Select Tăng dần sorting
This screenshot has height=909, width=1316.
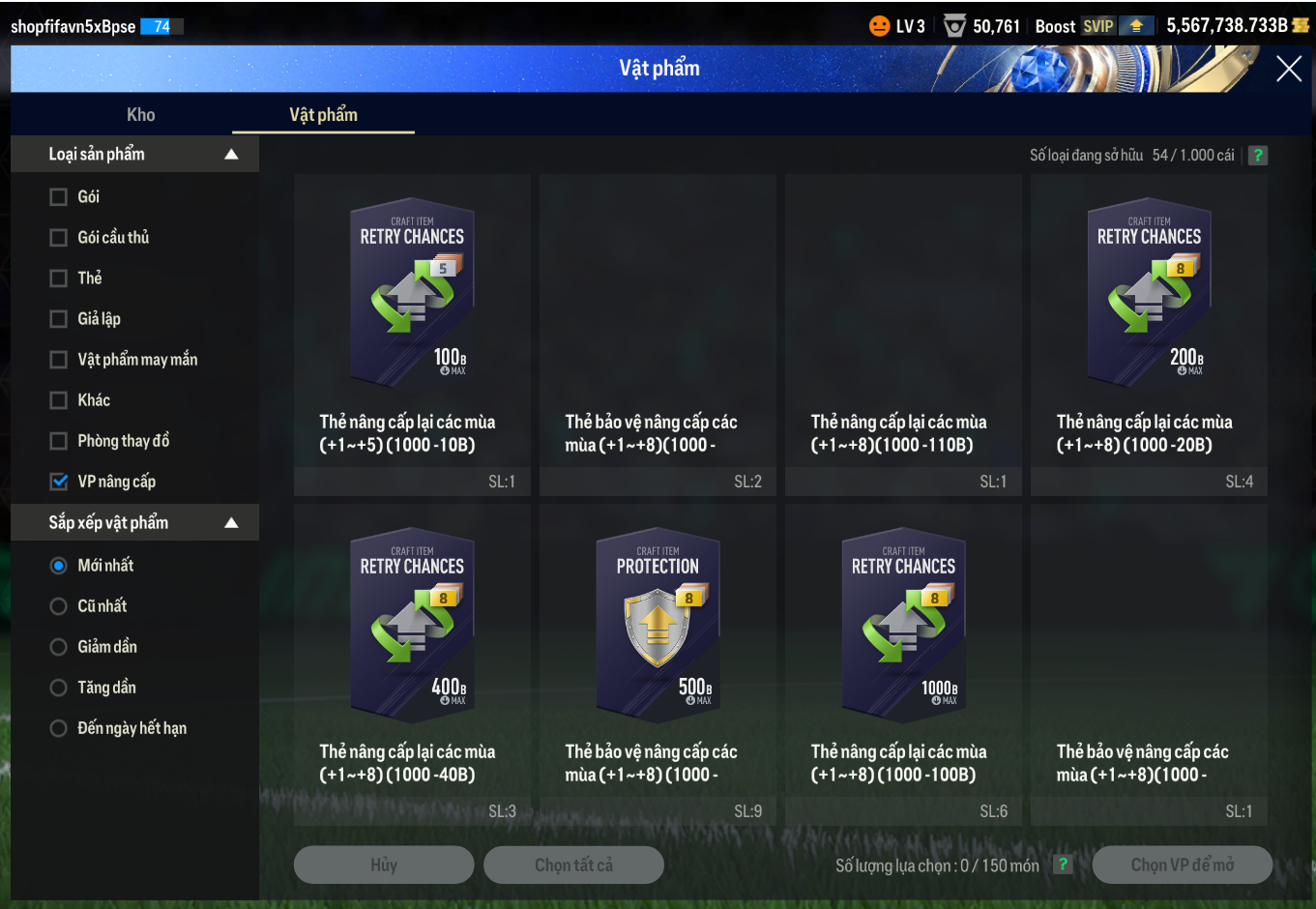click(x=59, y=688)
